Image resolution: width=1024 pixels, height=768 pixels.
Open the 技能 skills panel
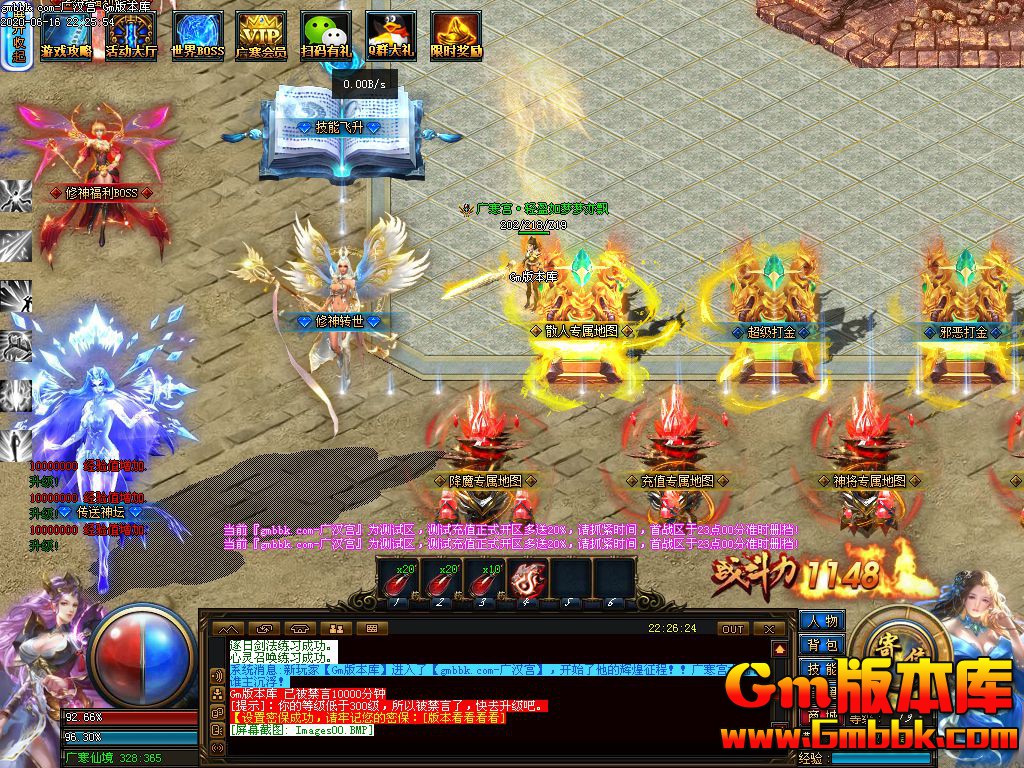point(822,669)
